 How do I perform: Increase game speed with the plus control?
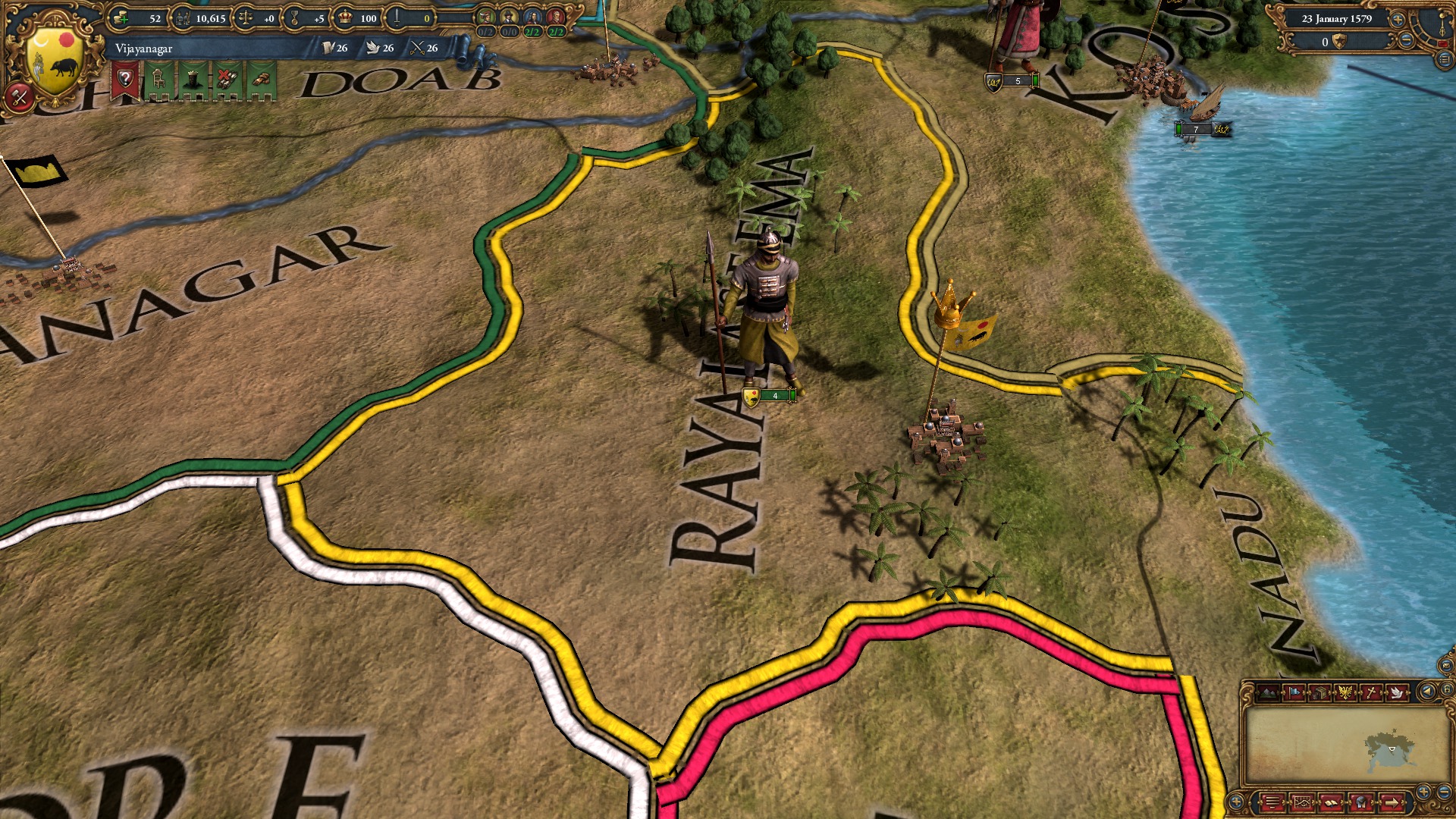1398,20
